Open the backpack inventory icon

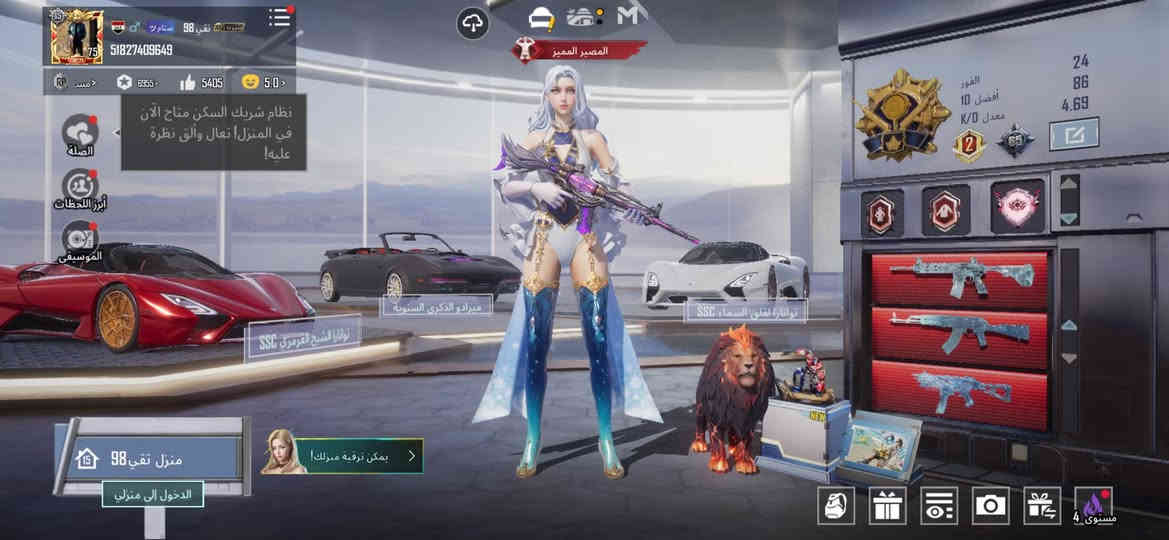pyautogui.click(x=835, y=505)
